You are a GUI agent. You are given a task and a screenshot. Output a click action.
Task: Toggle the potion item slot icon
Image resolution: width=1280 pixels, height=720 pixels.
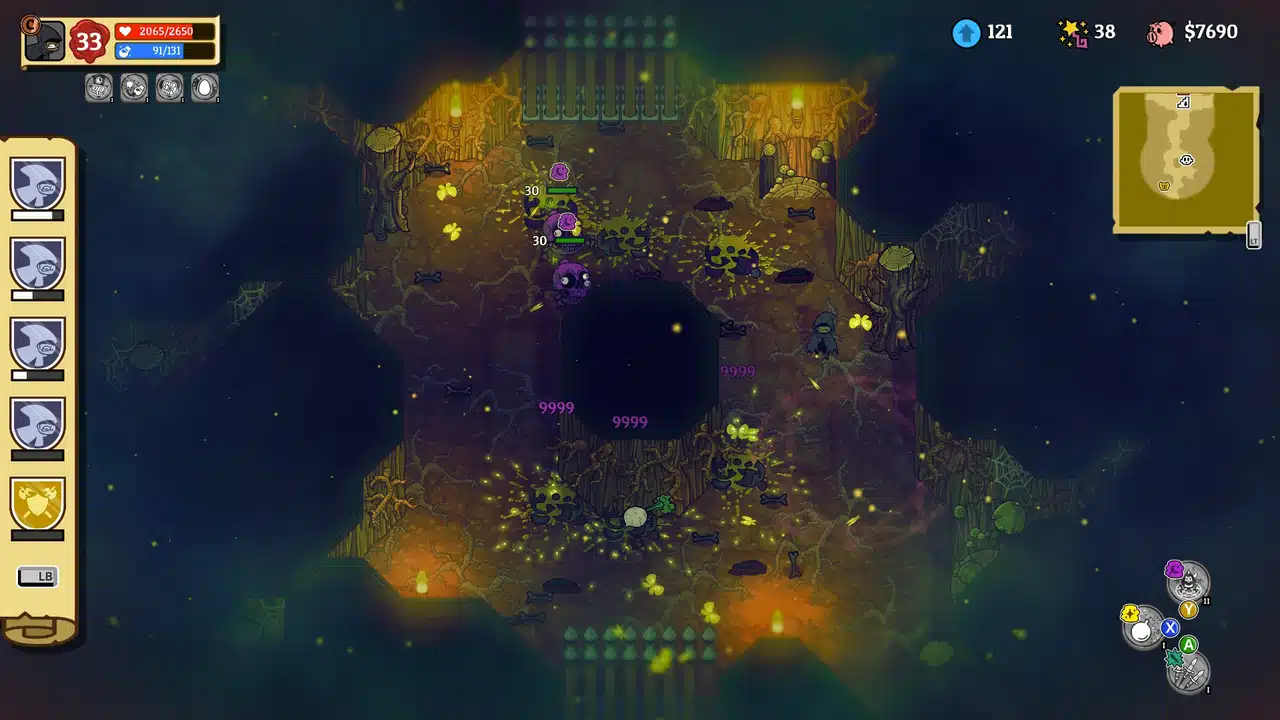98,88
